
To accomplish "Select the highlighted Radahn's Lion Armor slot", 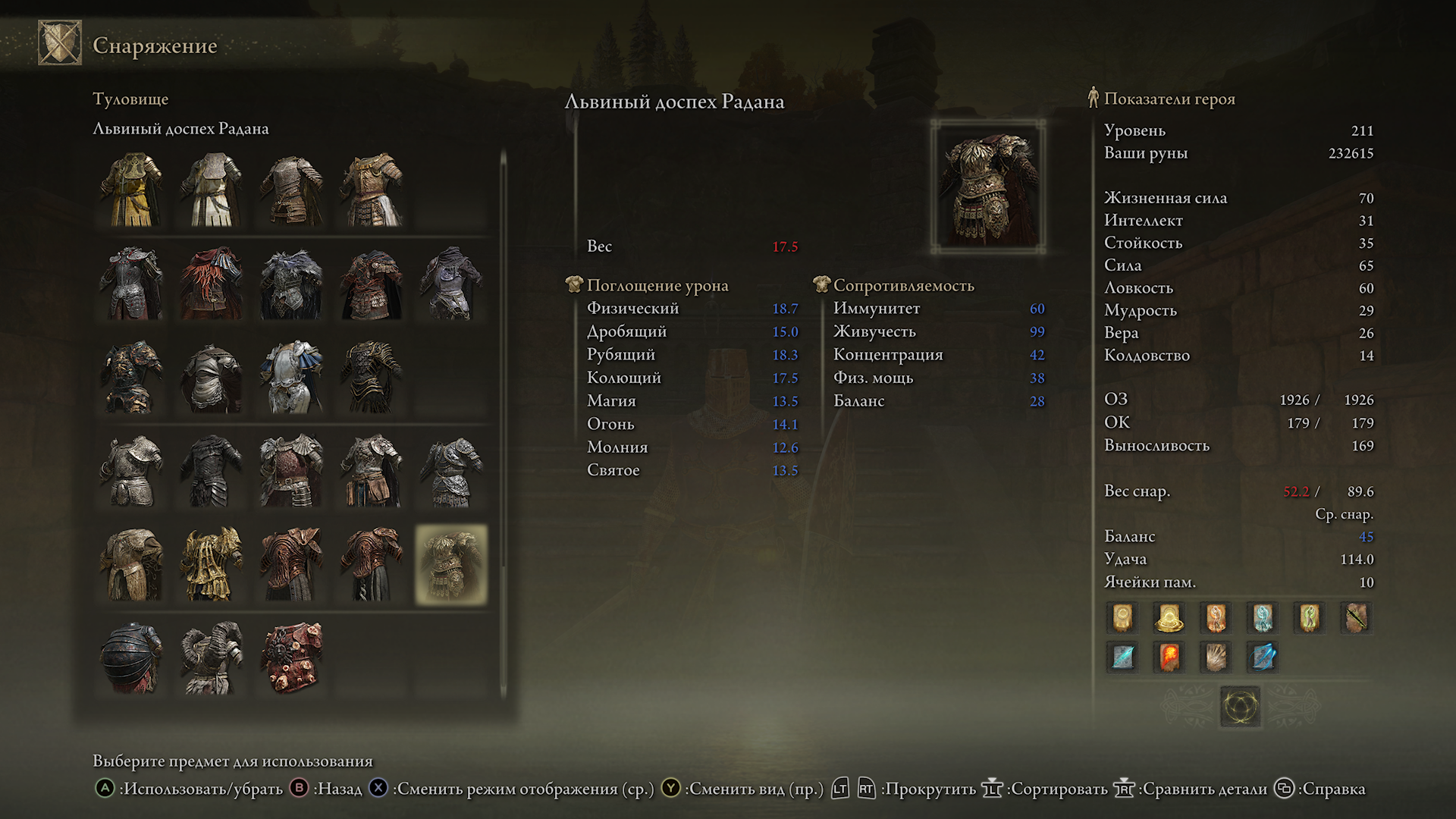I will [451, 565].
